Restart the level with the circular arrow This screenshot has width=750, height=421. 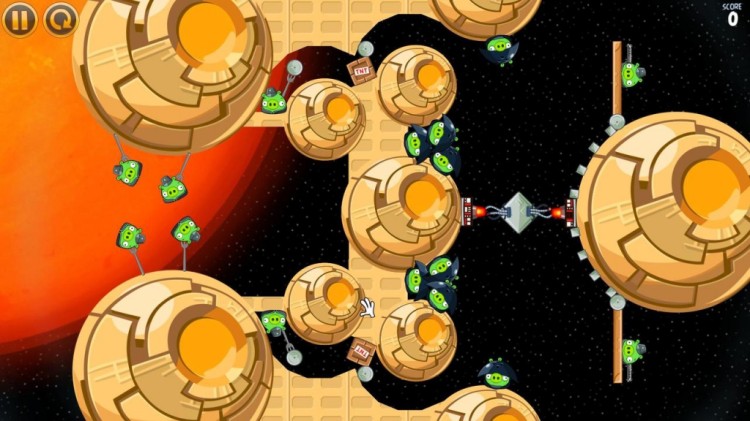click(61, 18)
